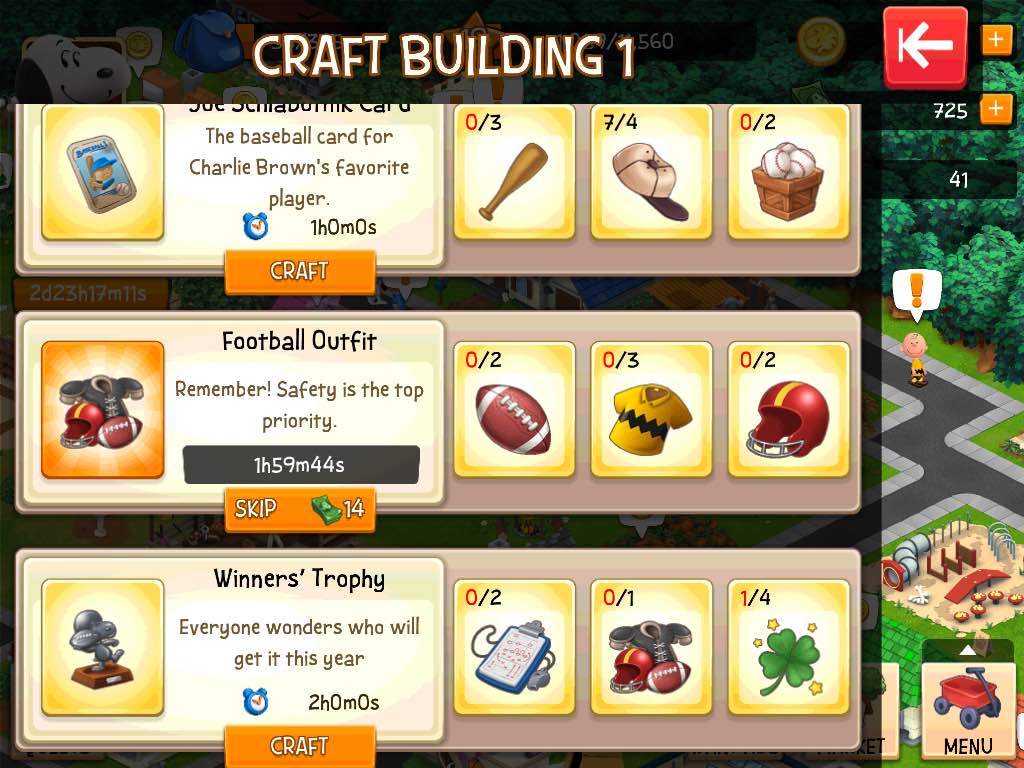
Task: Craft the Winners' Trophy
Action: pyautogui.click(x=299, y=745)
